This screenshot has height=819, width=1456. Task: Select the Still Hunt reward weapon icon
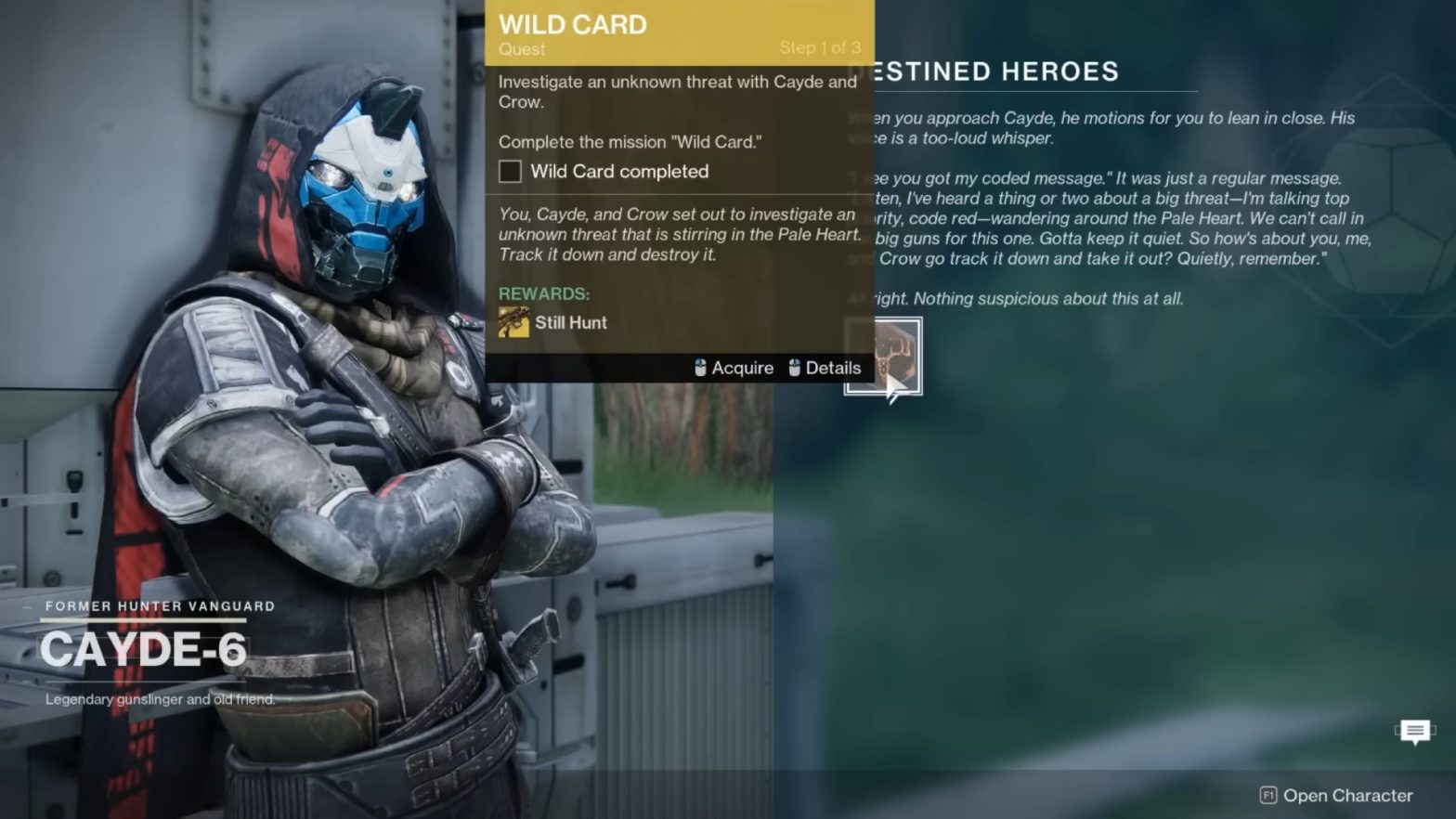[513, 322]
